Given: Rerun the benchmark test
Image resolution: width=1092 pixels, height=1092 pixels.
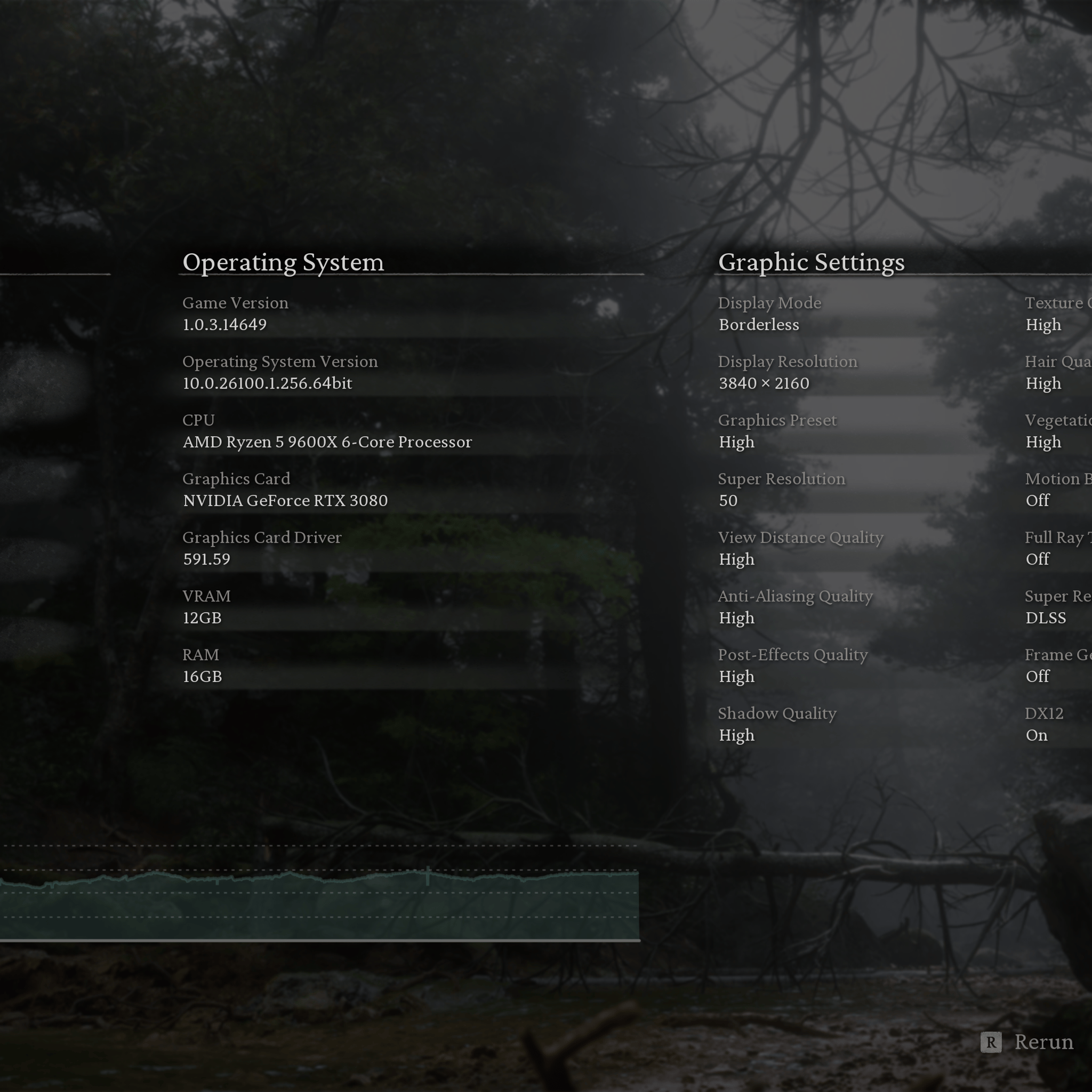Looking at the screenshot, I should pyautogui.click(x=1026, y=1042).
